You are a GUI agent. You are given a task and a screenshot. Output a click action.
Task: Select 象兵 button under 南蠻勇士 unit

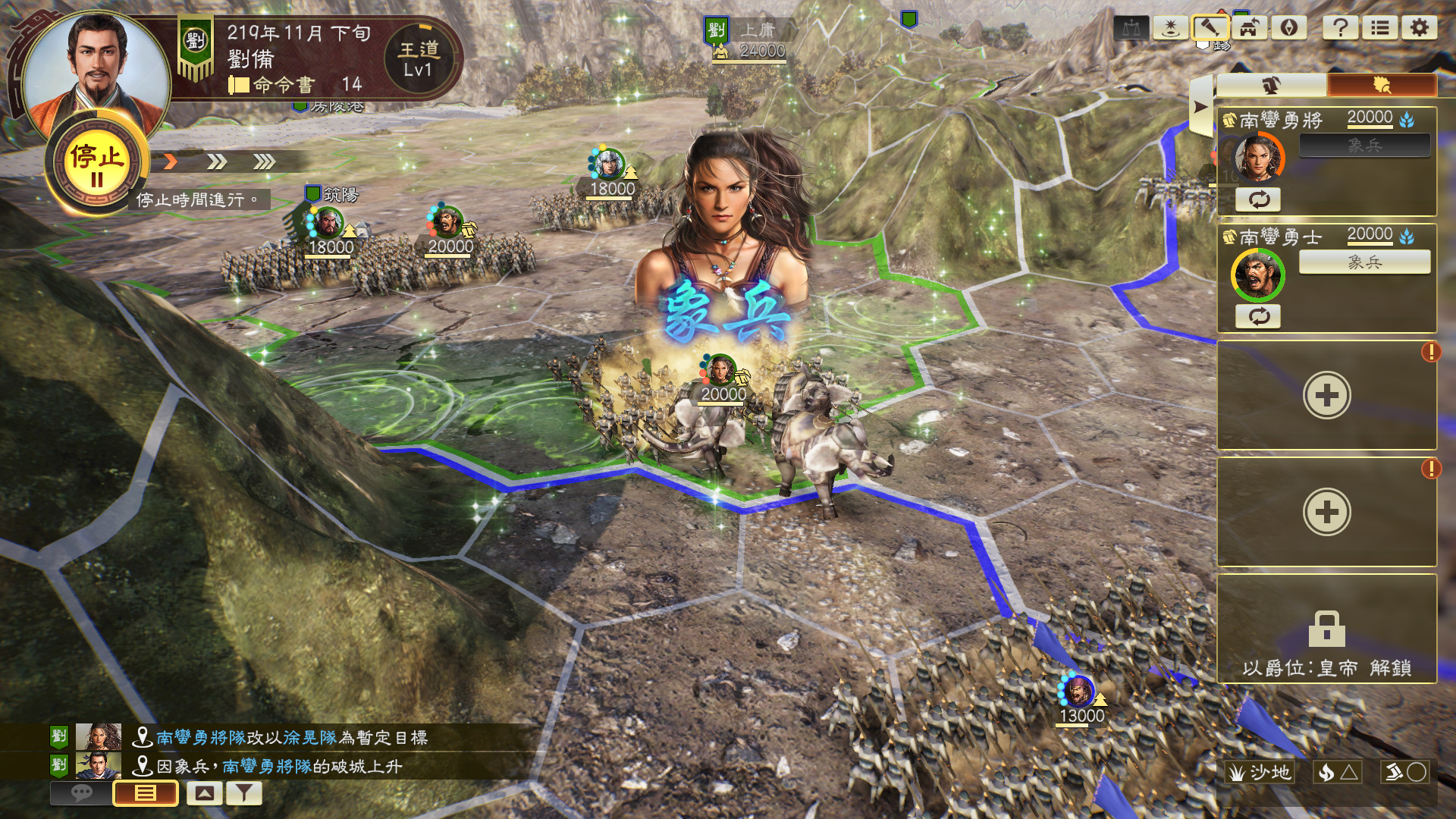1364,262
